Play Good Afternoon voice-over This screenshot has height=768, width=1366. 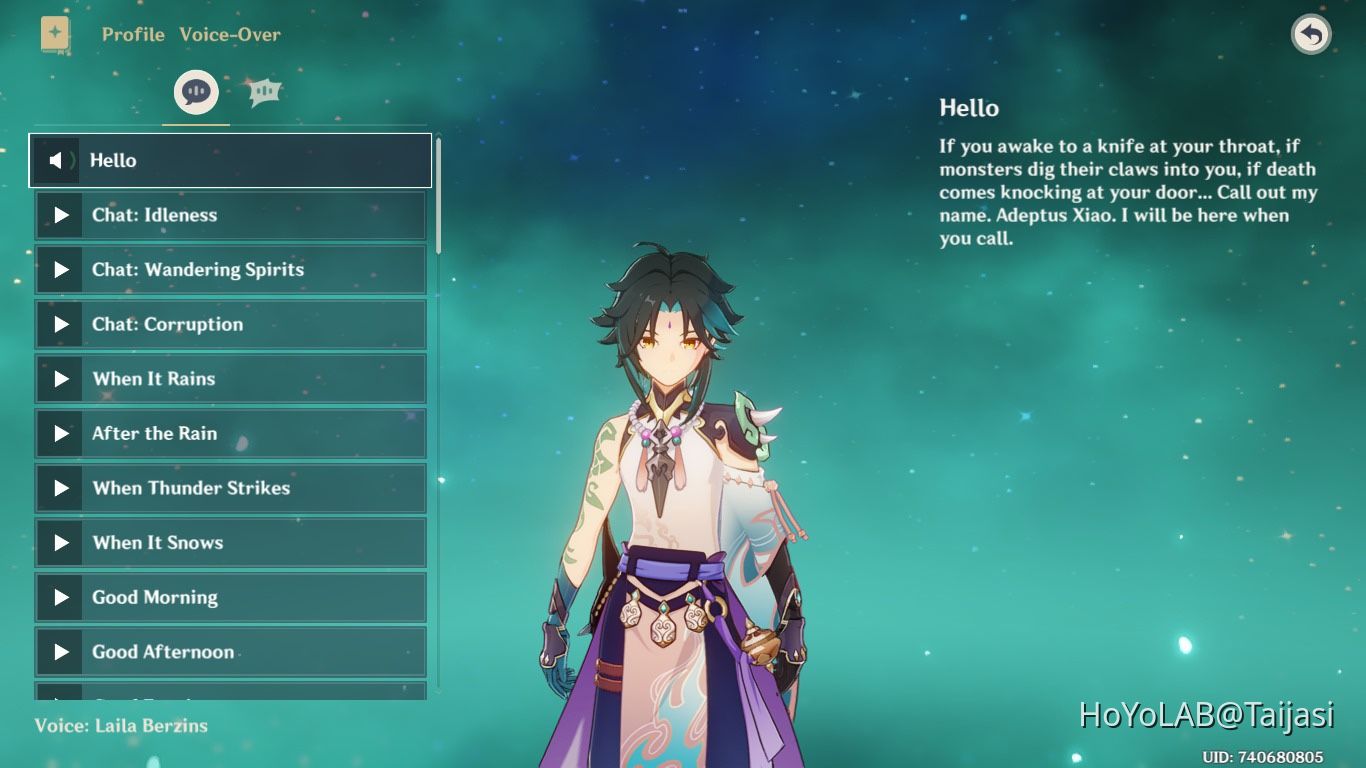(230, 652)
